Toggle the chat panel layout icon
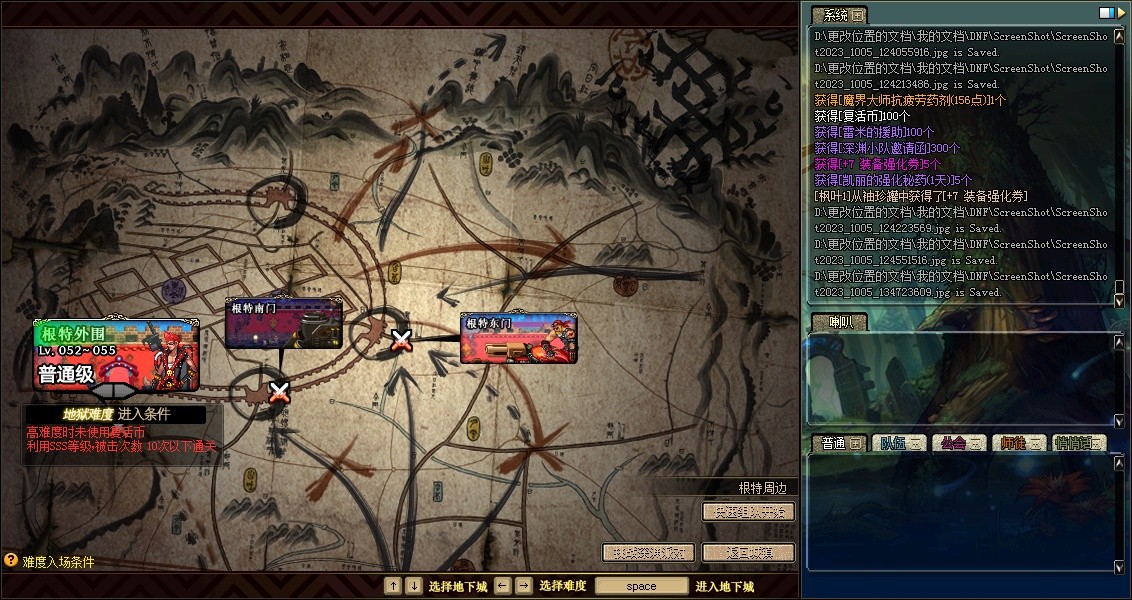This screenshot has width=1132, height=600. click(x=1106, y=13)
